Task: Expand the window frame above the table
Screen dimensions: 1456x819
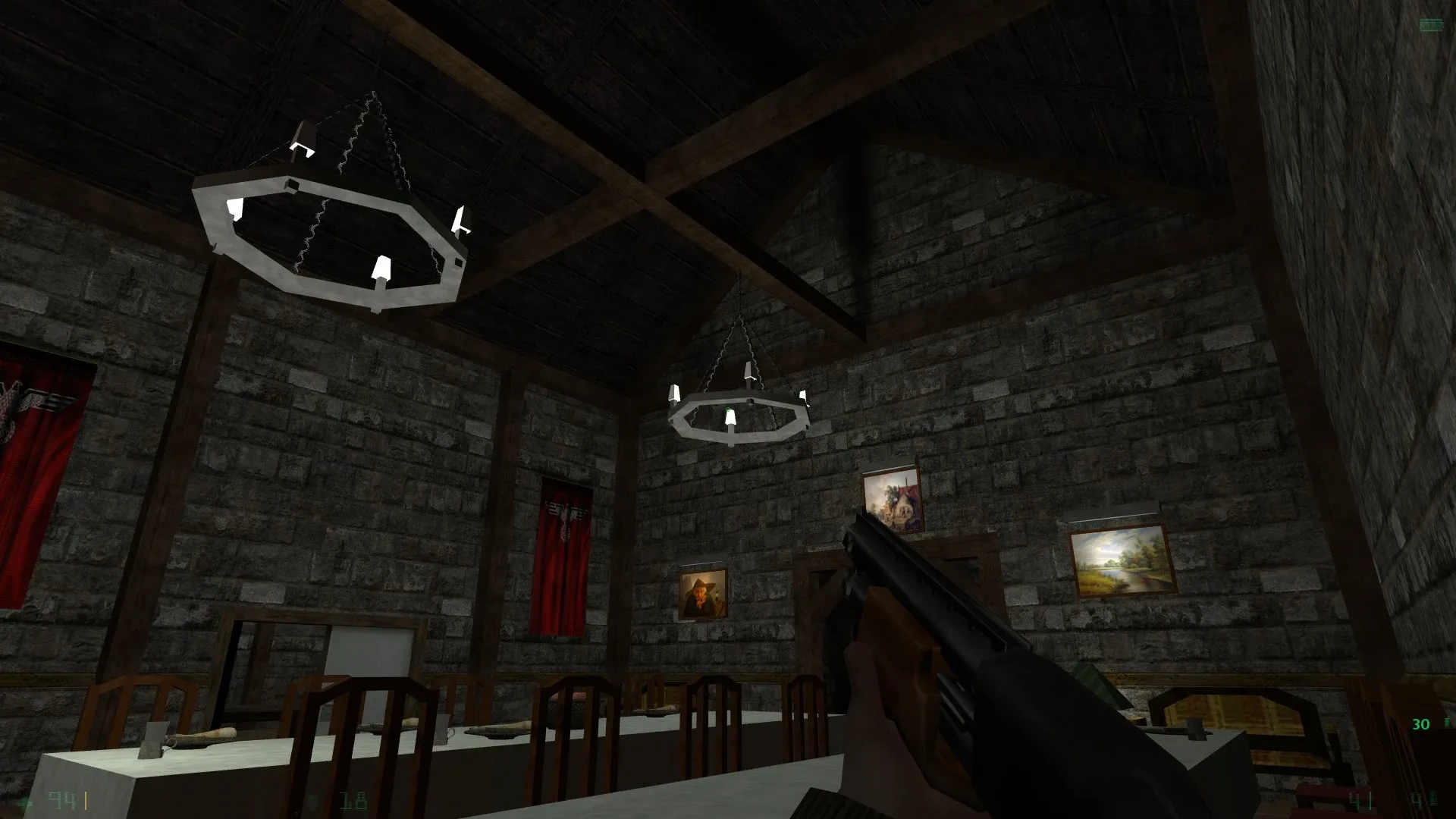Action: [318, 652]
